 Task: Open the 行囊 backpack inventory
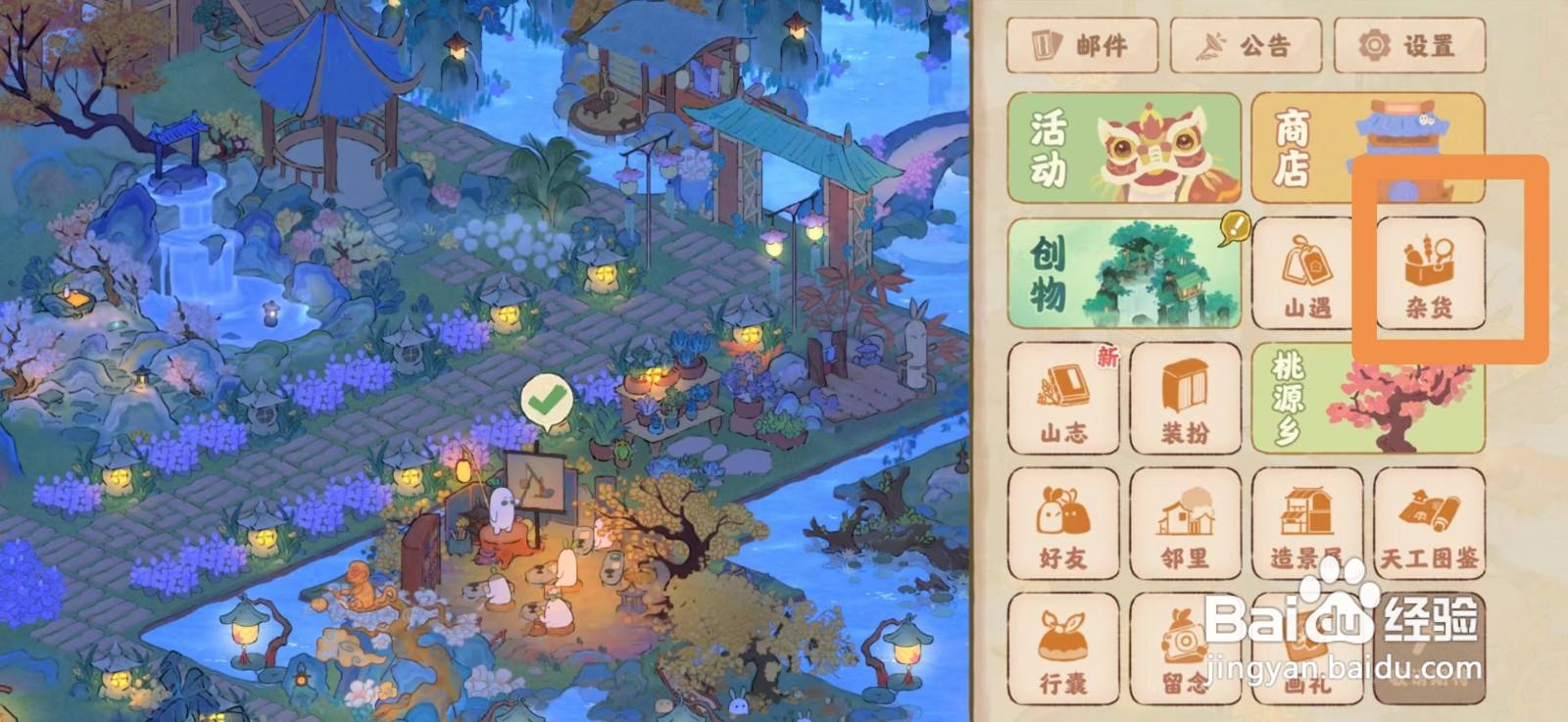coord(1063,649)
